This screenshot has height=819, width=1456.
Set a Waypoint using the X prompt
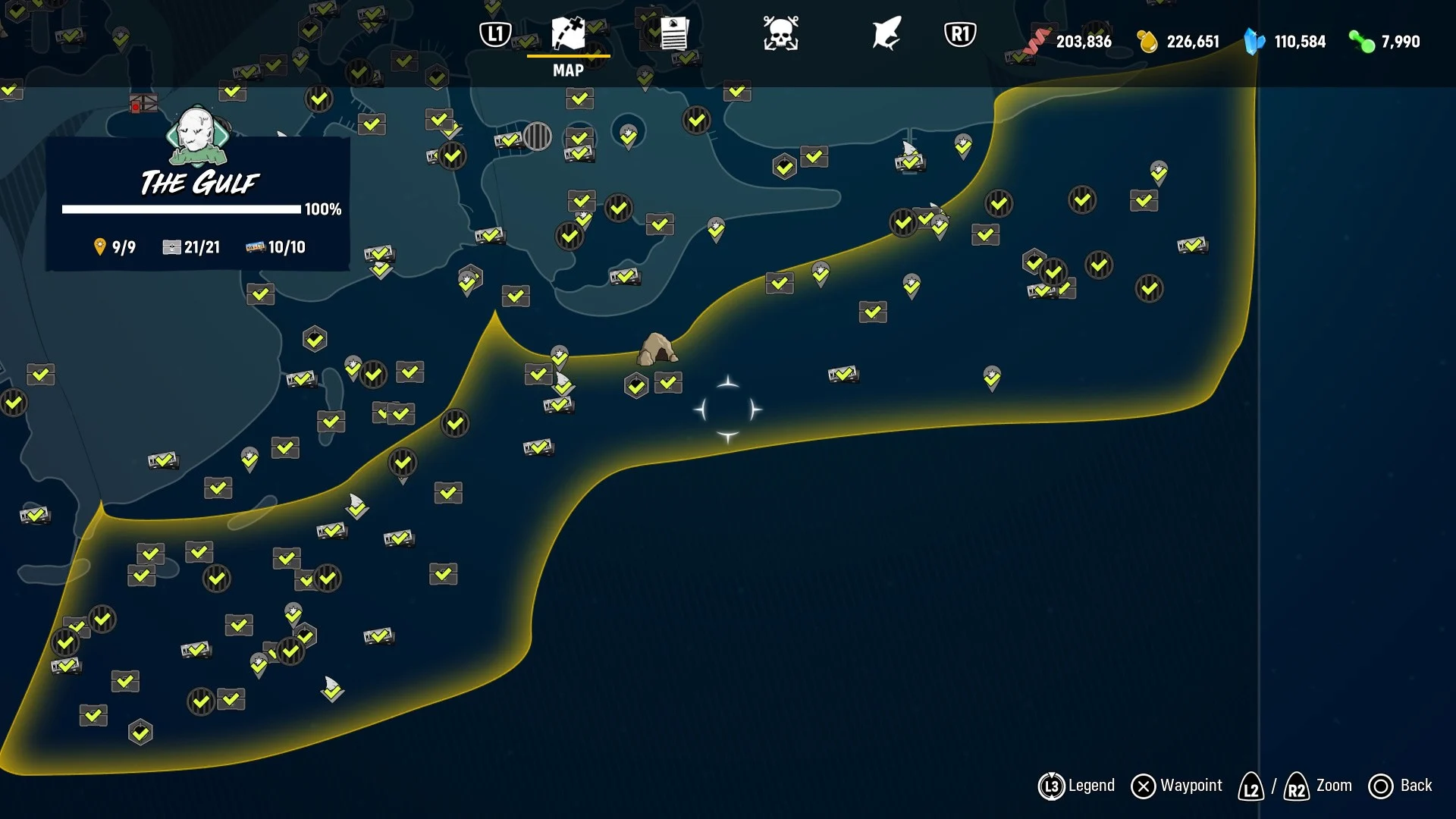[1144, 786]
